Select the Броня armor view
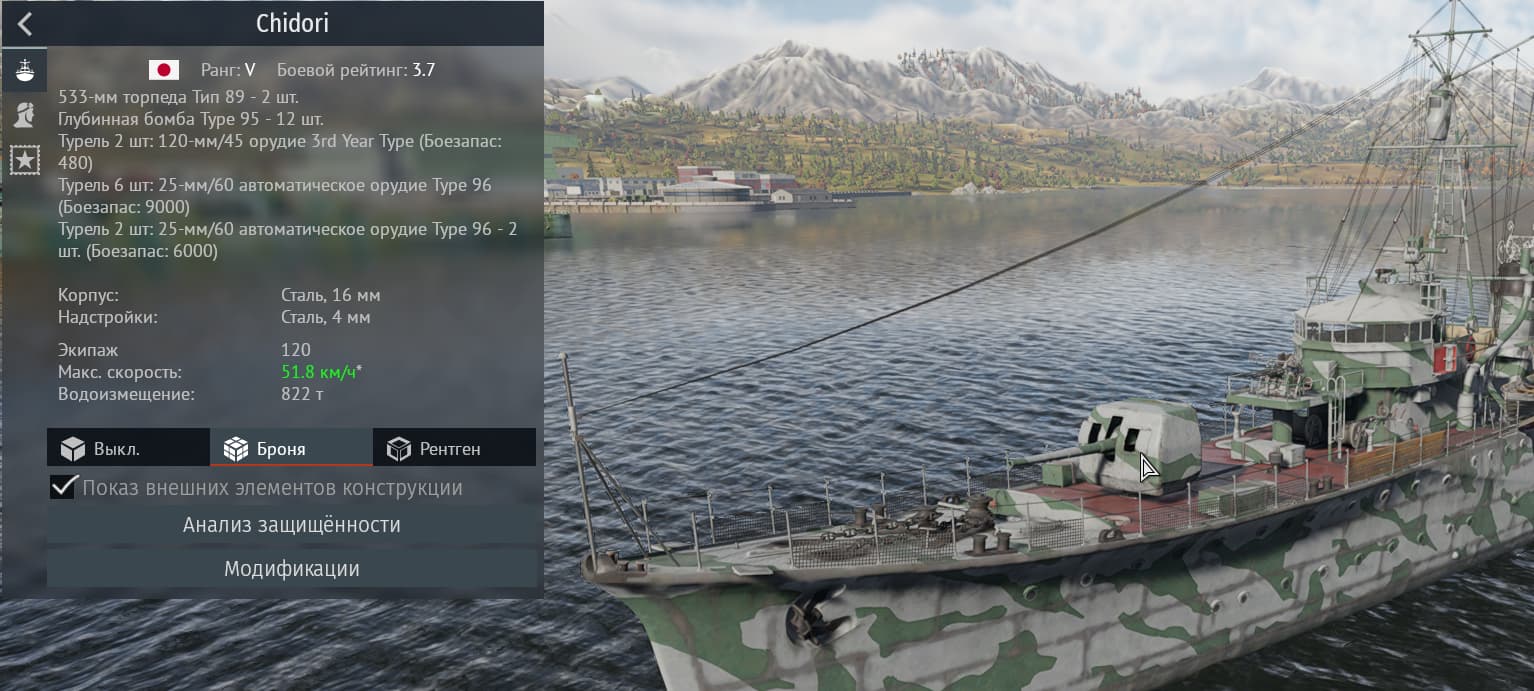 tap(291, 449)
